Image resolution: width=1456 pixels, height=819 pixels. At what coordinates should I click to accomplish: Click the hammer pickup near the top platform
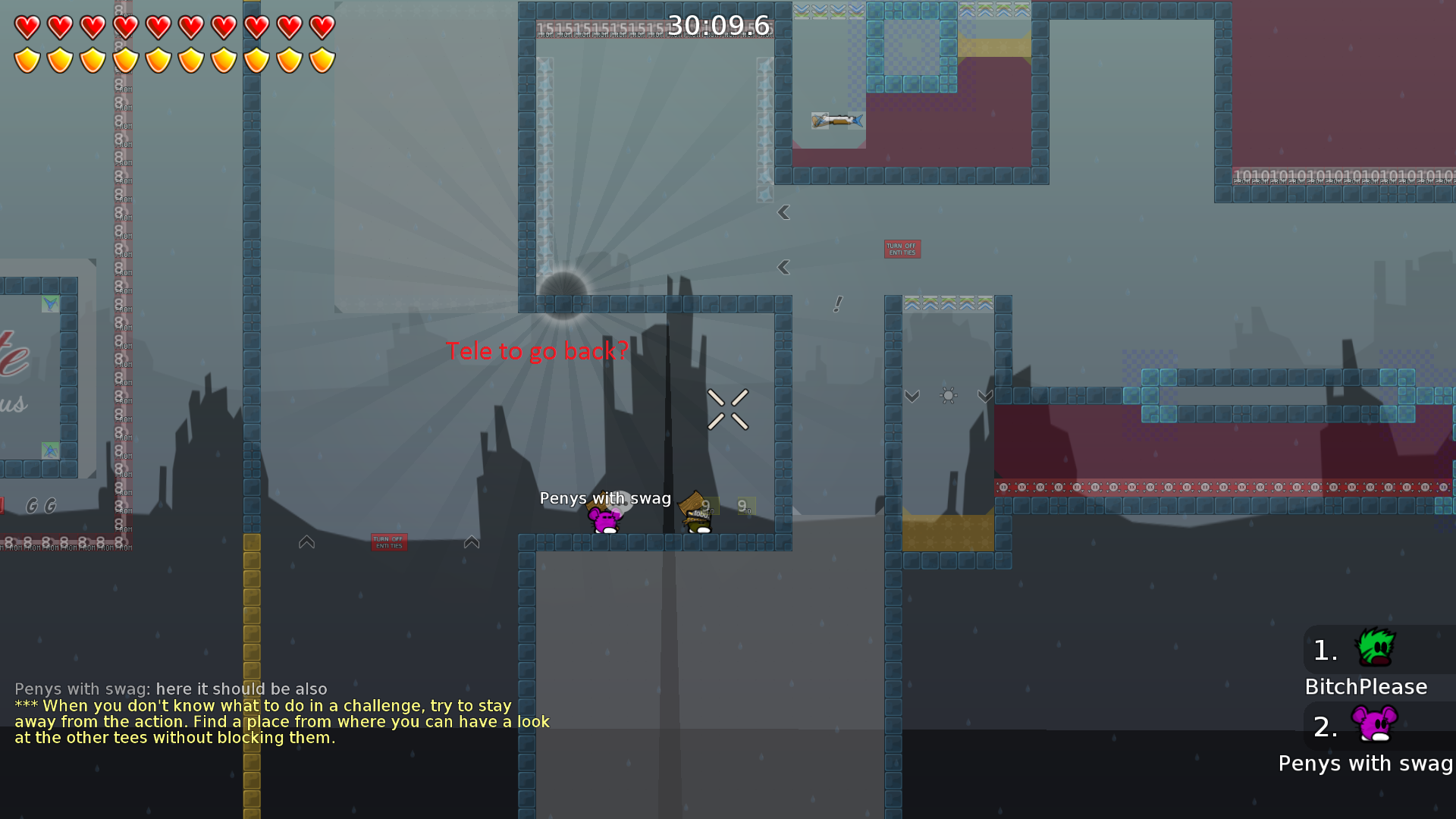pos(837,122)
